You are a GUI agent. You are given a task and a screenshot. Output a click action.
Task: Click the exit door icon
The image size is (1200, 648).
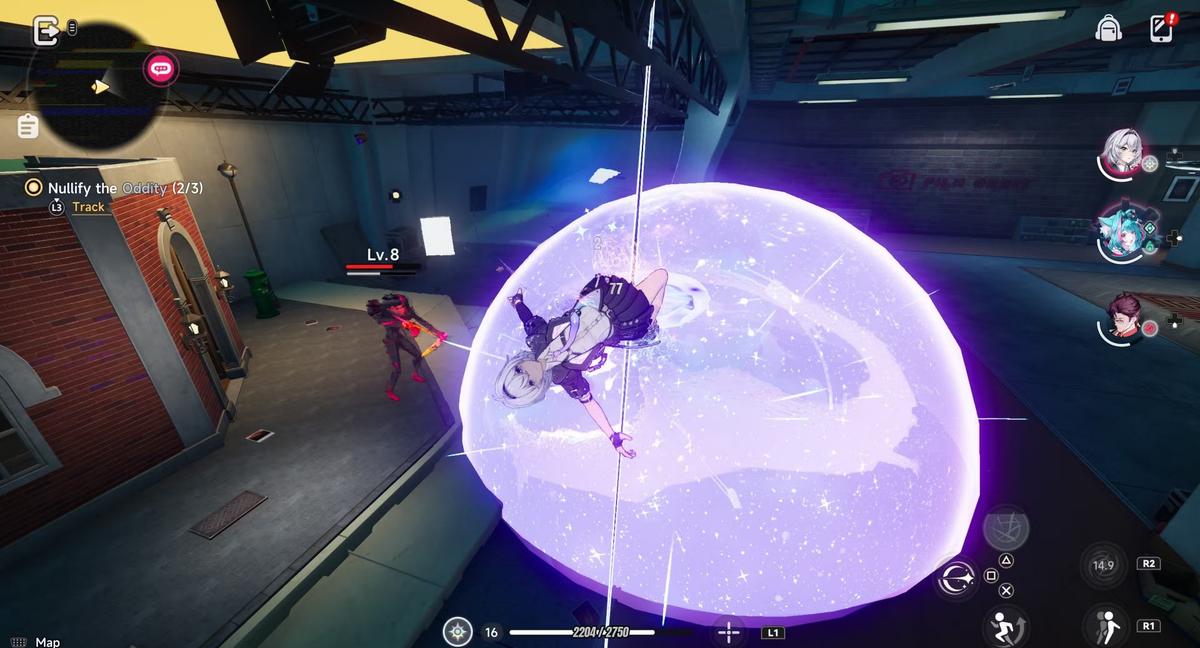click(46, 31)
